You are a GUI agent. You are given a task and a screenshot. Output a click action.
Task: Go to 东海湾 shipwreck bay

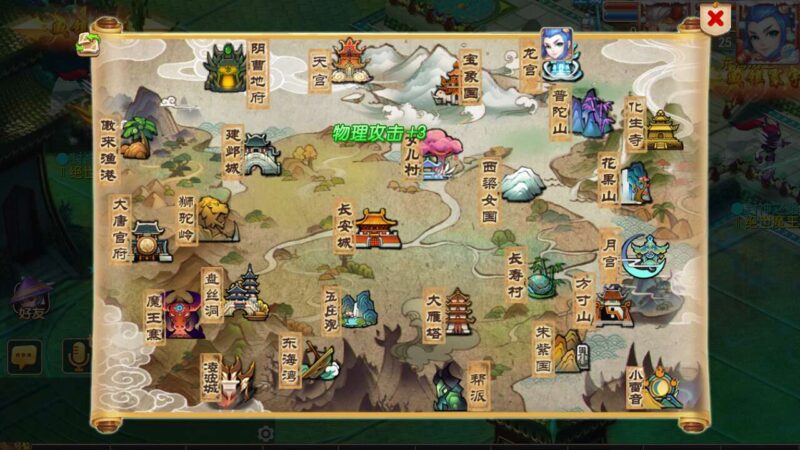tap(316, 360)
